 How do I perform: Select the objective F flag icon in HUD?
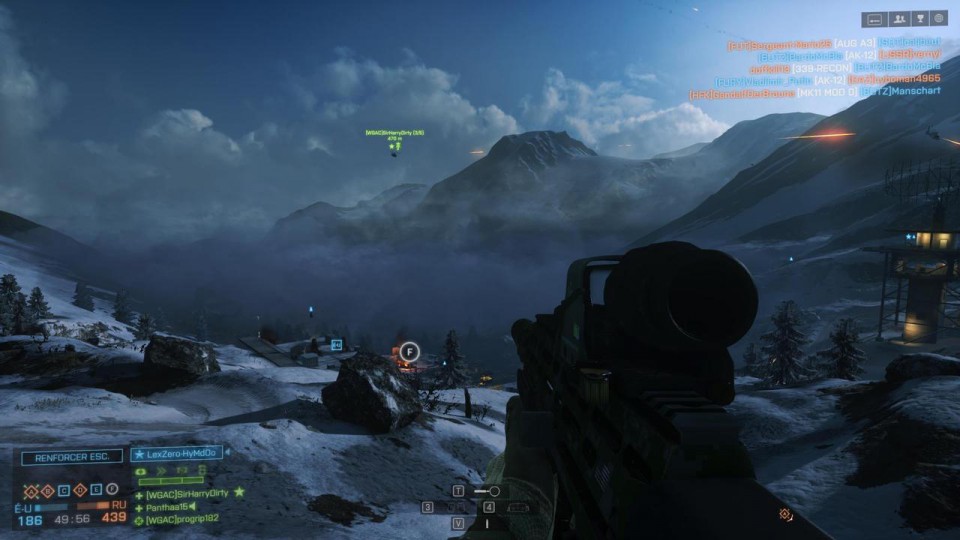[113, 490]
